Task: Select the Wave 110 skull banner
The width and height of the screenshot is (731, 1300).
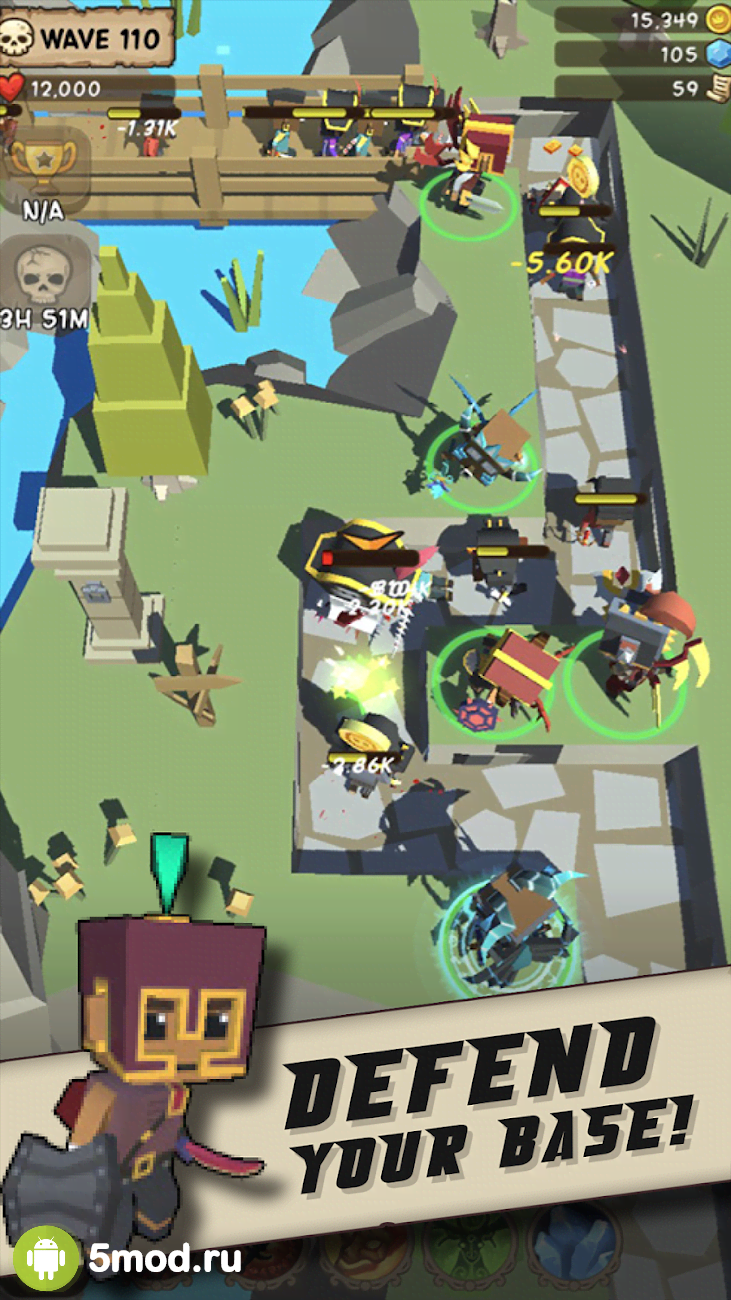Action: tap(88, 39)
